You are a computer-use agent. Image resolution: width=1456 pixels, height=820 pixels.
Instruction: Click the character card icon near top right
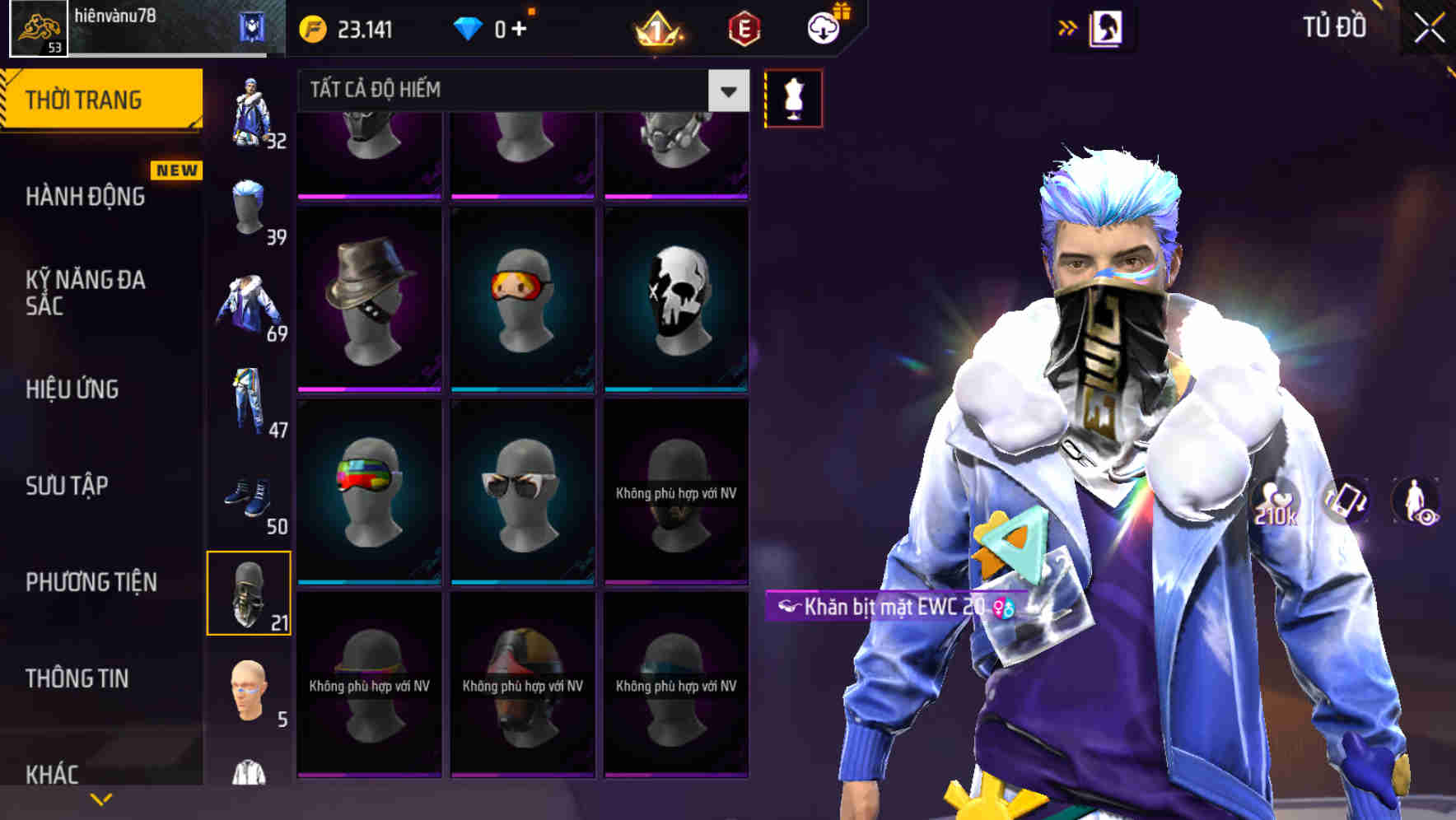click(1105, 27)
